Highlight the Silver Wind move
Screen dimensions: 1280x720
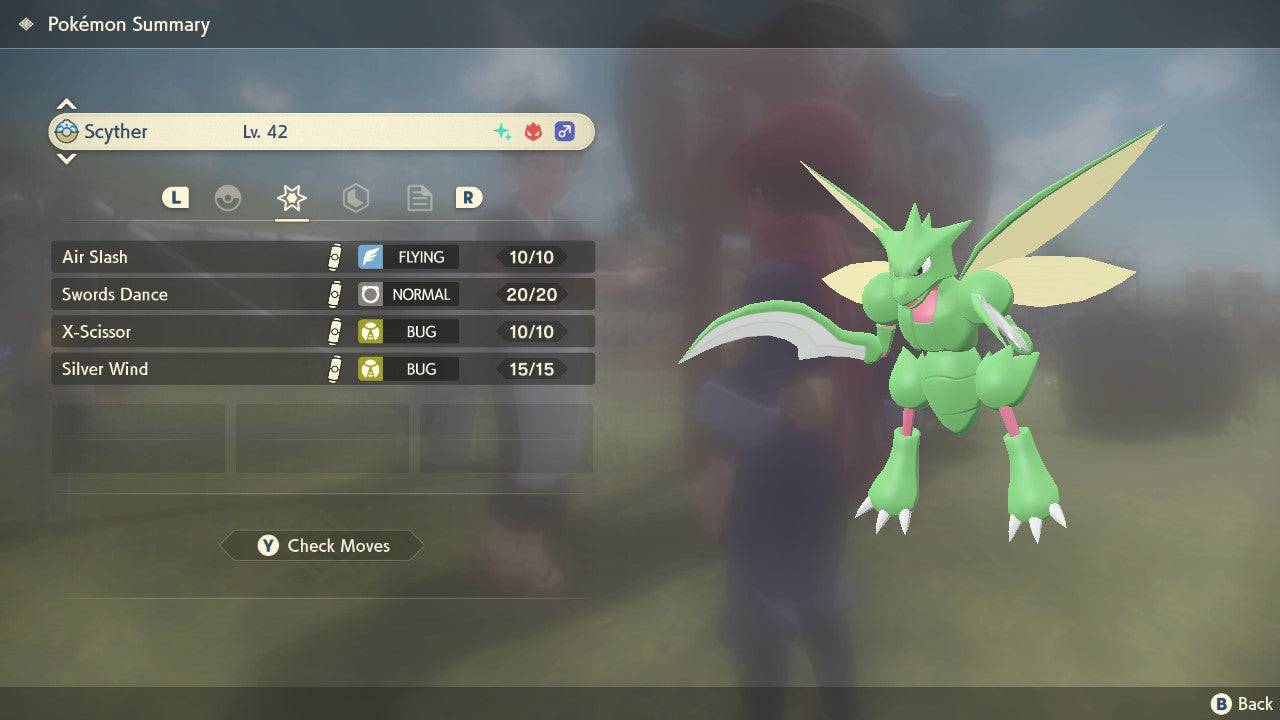click(322, 369)
